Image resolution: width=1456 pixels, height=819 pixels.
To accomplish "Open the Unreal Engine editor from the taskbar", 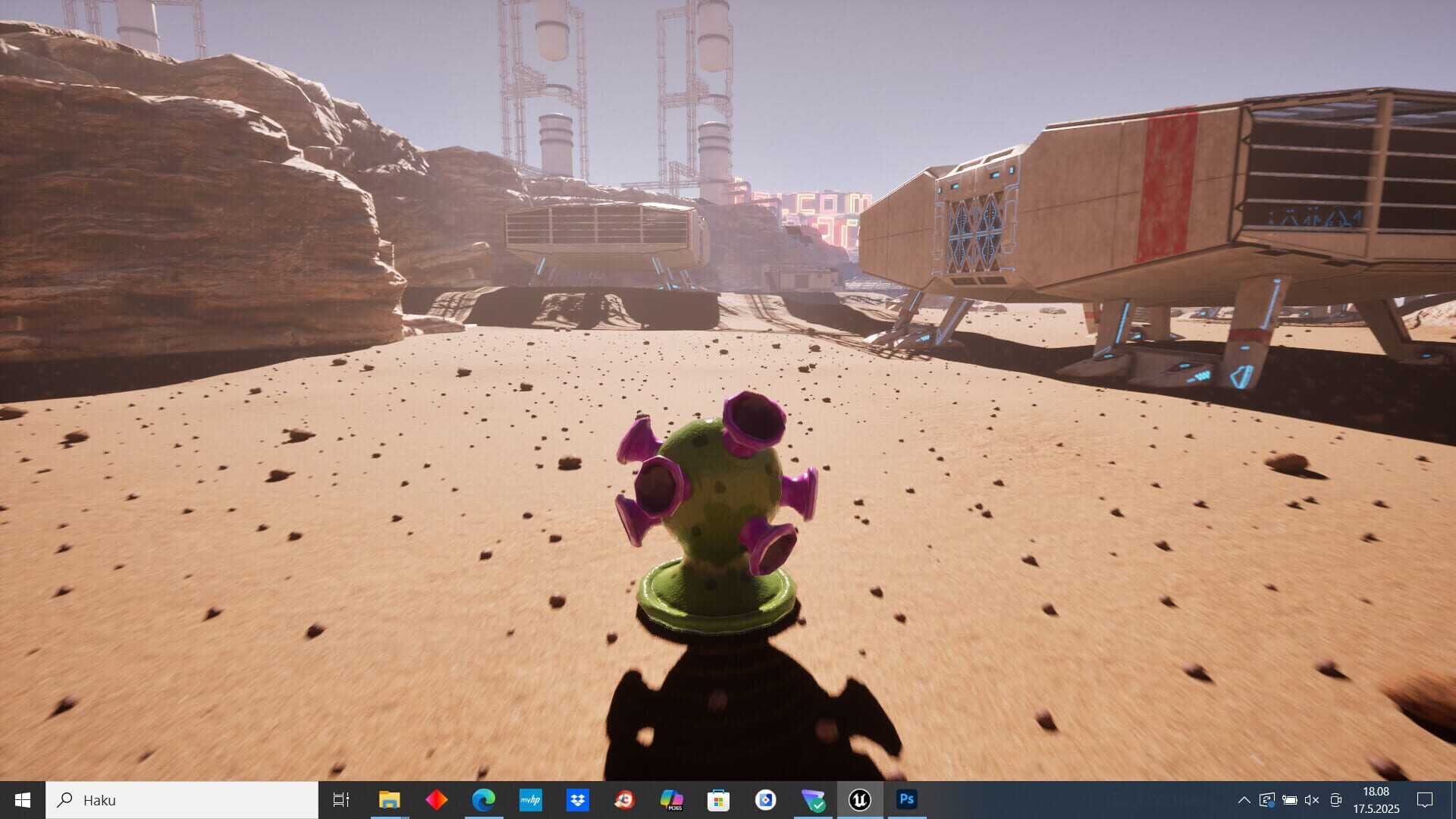I will [x=859, y=799].
